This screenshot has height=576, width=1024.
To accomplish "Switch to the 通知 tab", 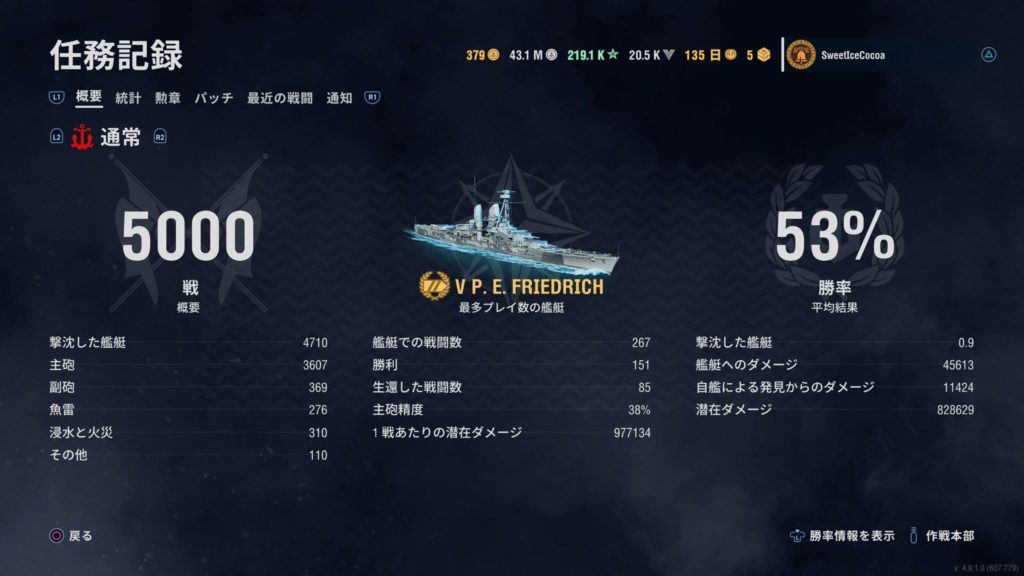I will coord(339,98).
